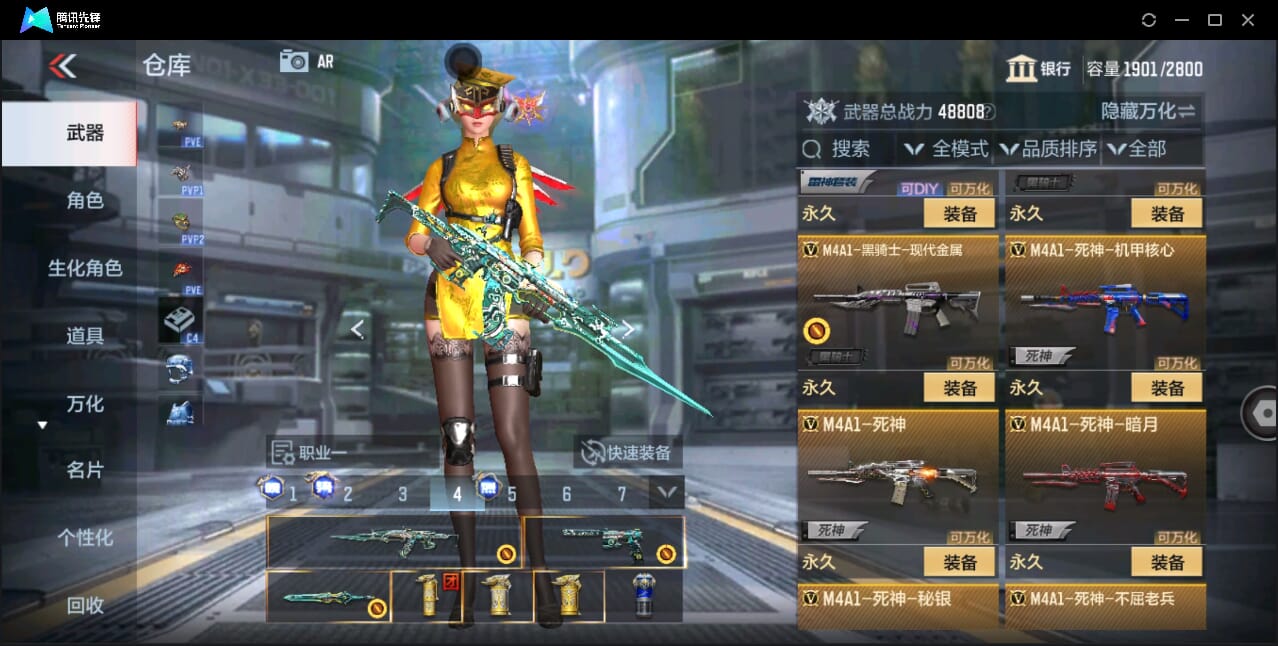Image resolution: width=1278 pixels, height=646 pixels.
Task: Maximize the emulator window
Action: tap(1214, 20)
